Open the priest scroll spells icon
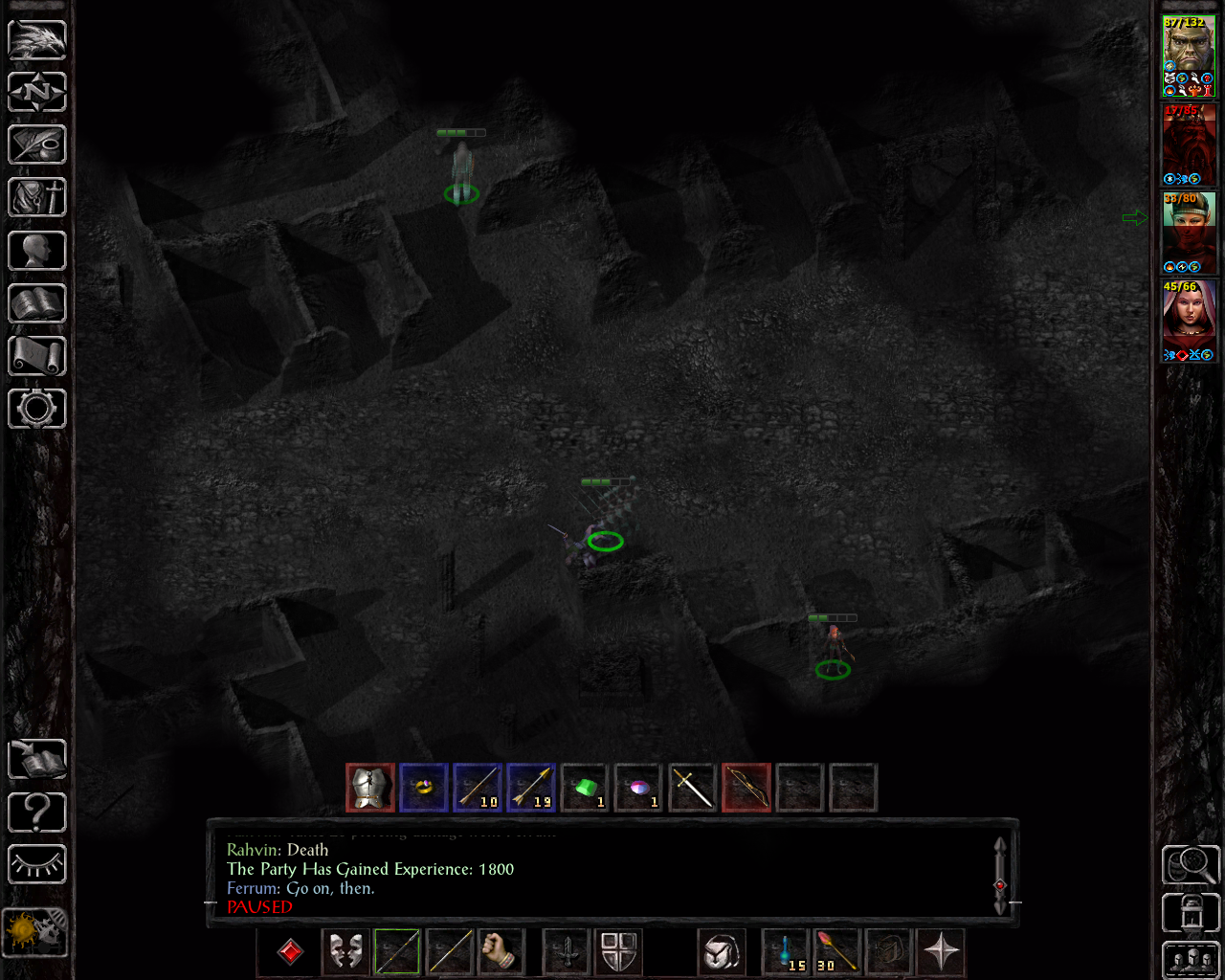This screenshot has height=980, width=1225. pos(36,355)
